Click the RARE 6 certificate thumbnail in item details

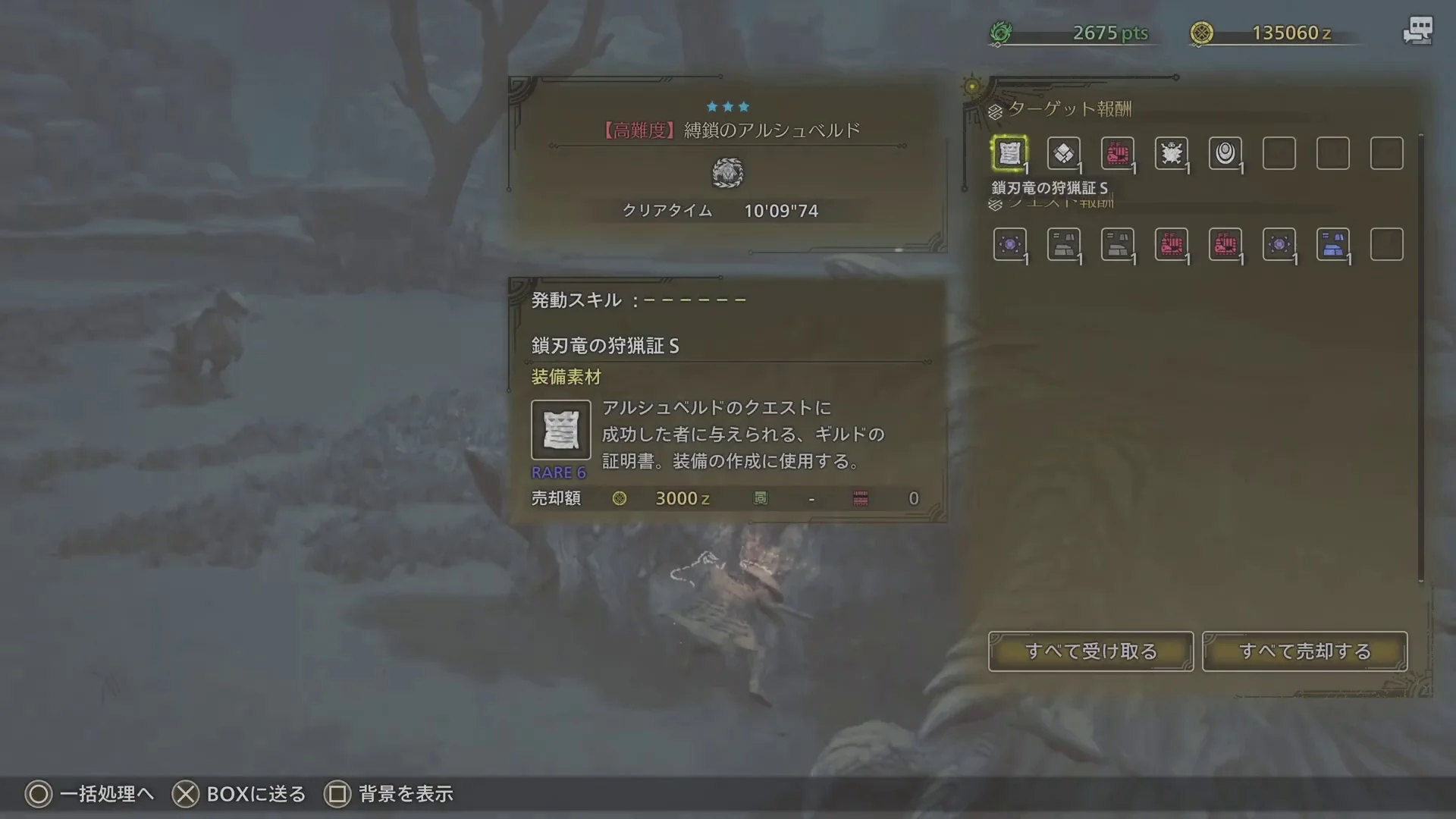(x=561, y=429)
